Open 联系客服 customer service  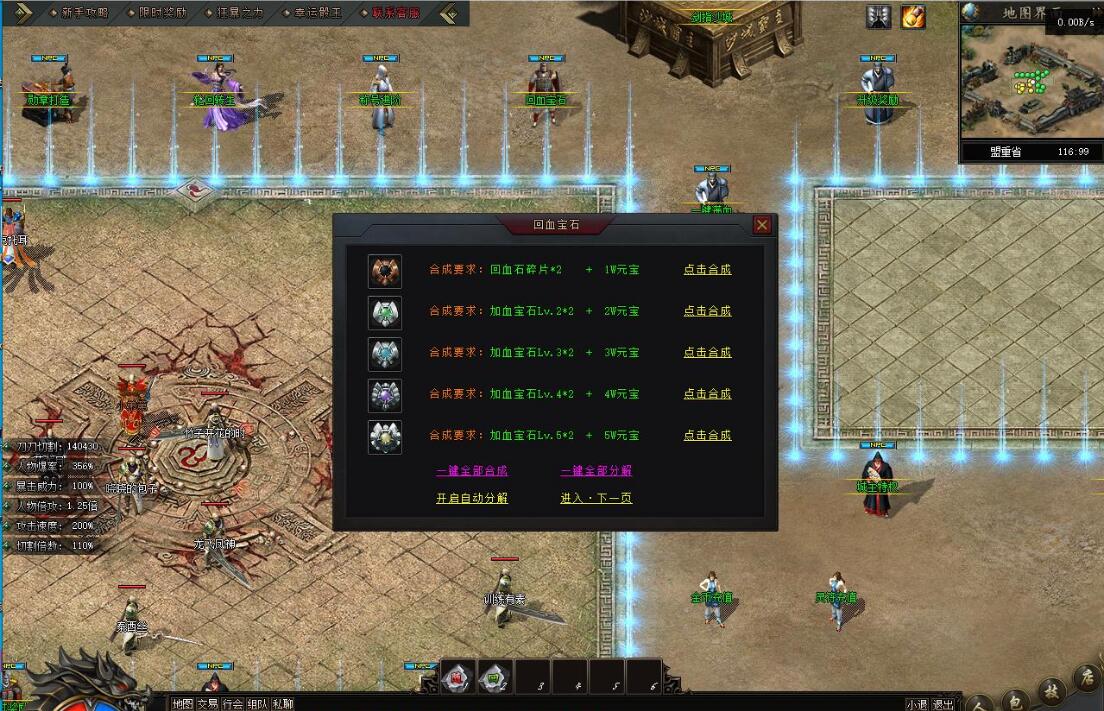pos(395,13)
